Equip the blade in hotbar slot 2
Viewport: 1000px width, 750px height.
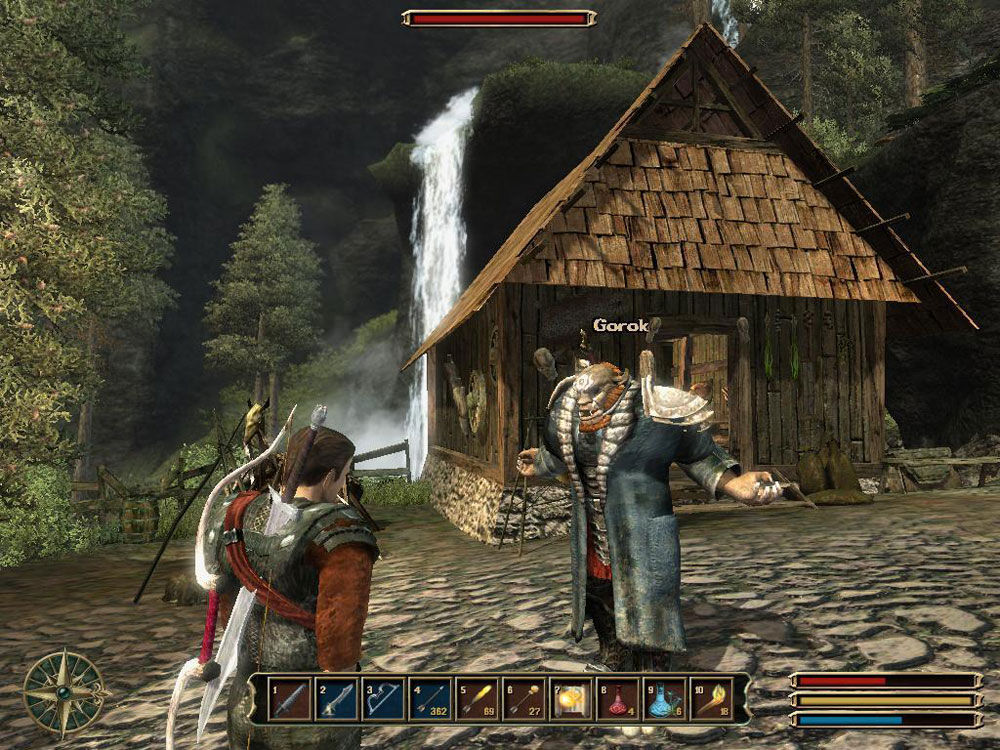(337, 699)
